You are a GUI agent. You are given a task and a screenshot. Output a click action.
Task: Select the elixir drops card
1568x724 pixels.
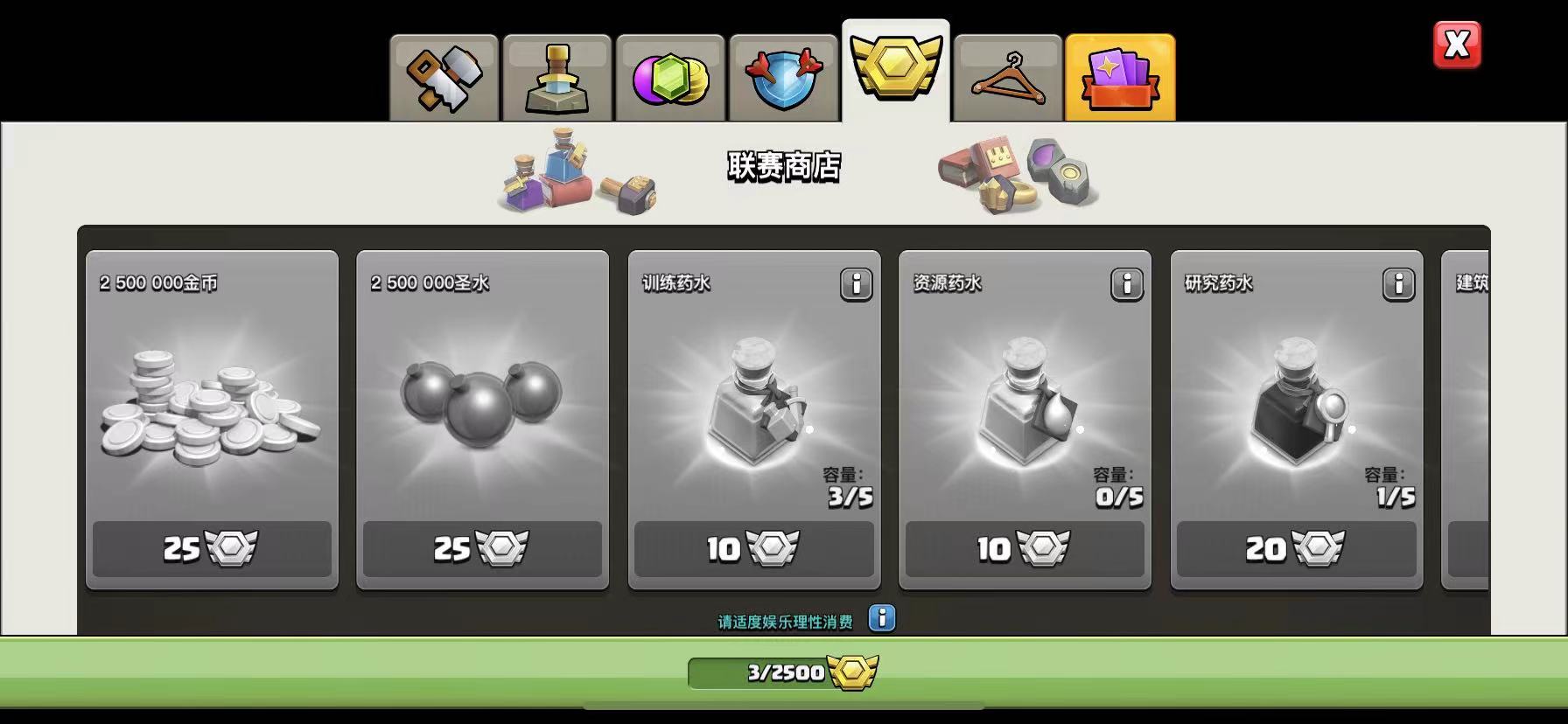click(x=482, y=402)
